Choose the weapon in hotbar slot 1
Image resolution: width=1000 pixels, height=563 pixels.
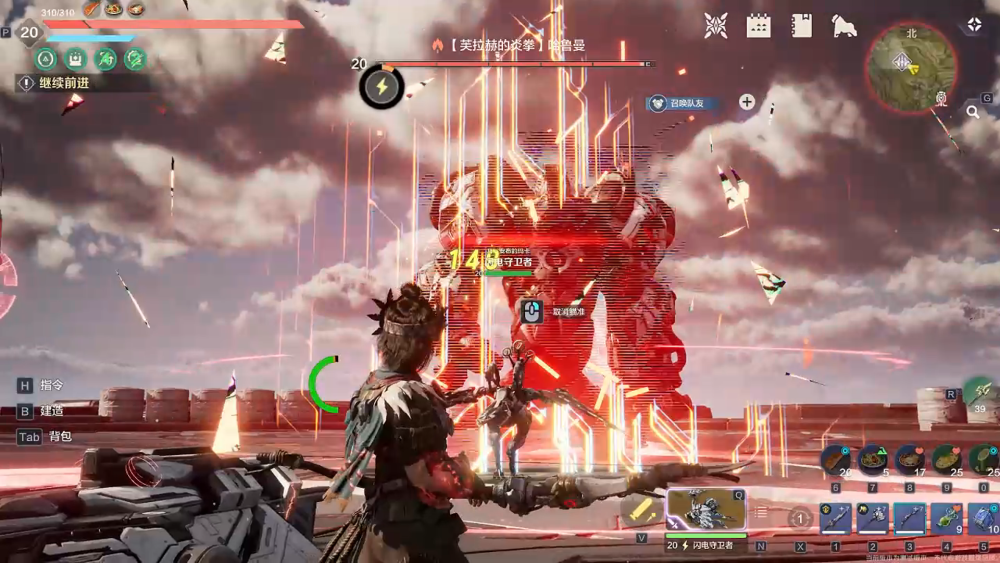click(835, 517)
